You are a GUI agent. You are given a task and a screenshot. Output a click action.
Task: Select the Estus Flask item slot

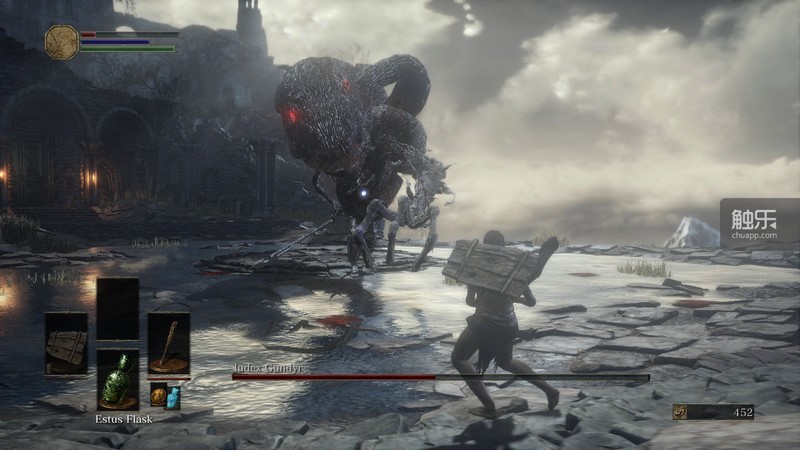pyautogui.click(x=117, y=380)
